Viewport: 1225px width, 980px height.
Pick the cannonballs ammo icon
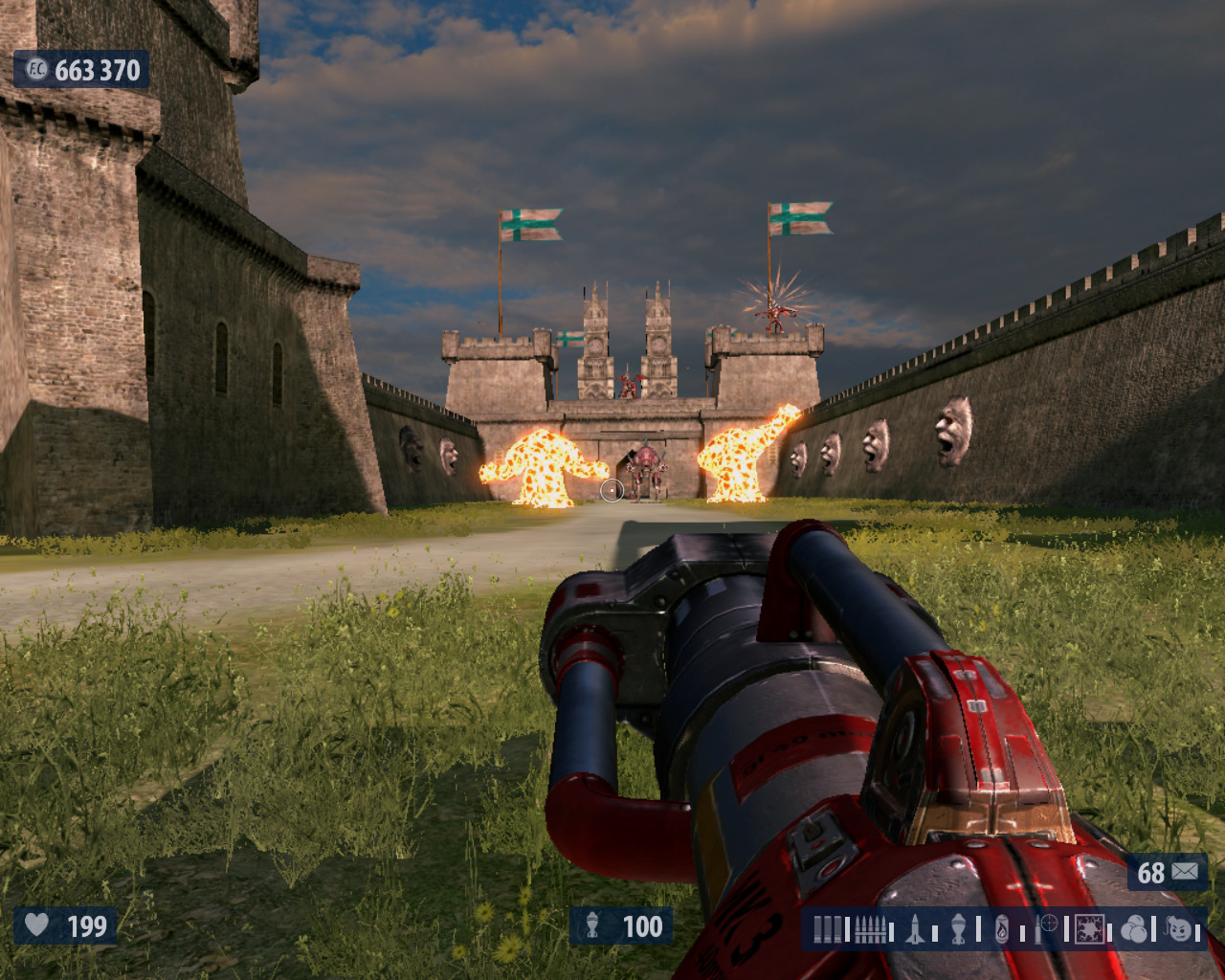[1134, 928]
